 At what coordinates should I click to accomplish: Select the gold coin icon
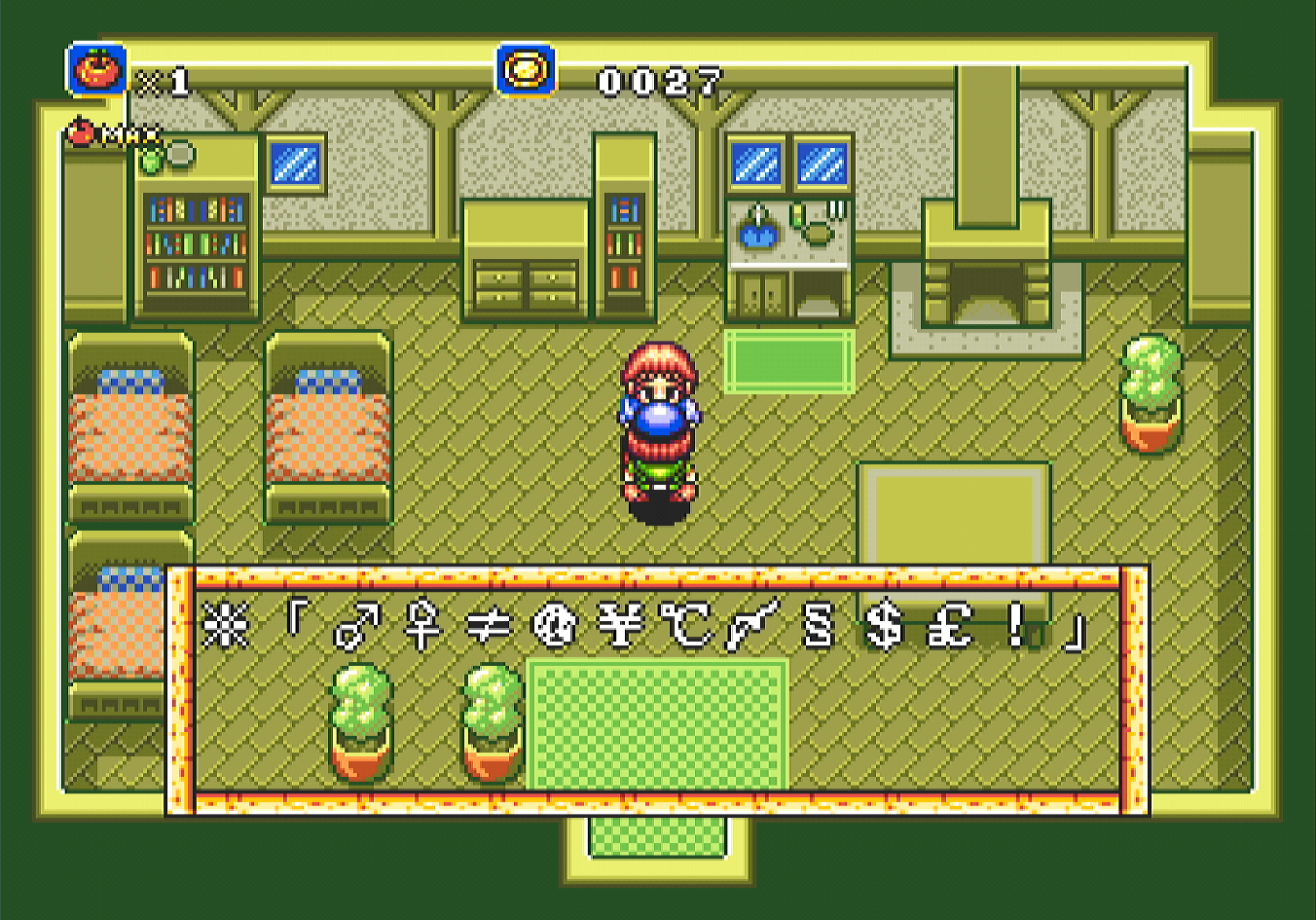point(527,70)
